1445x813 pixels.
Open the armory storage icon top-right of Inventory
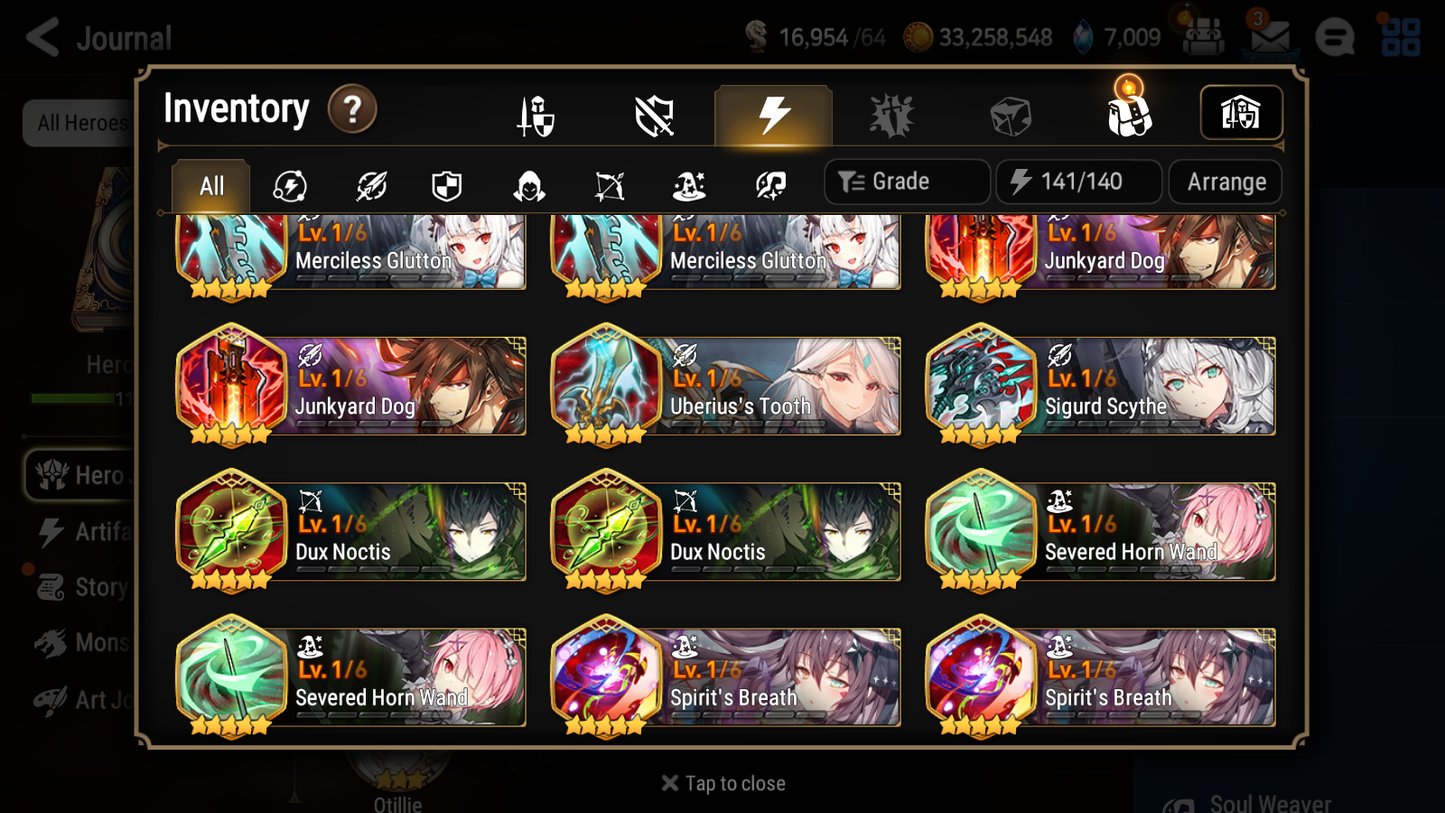tap(1241, 113)
